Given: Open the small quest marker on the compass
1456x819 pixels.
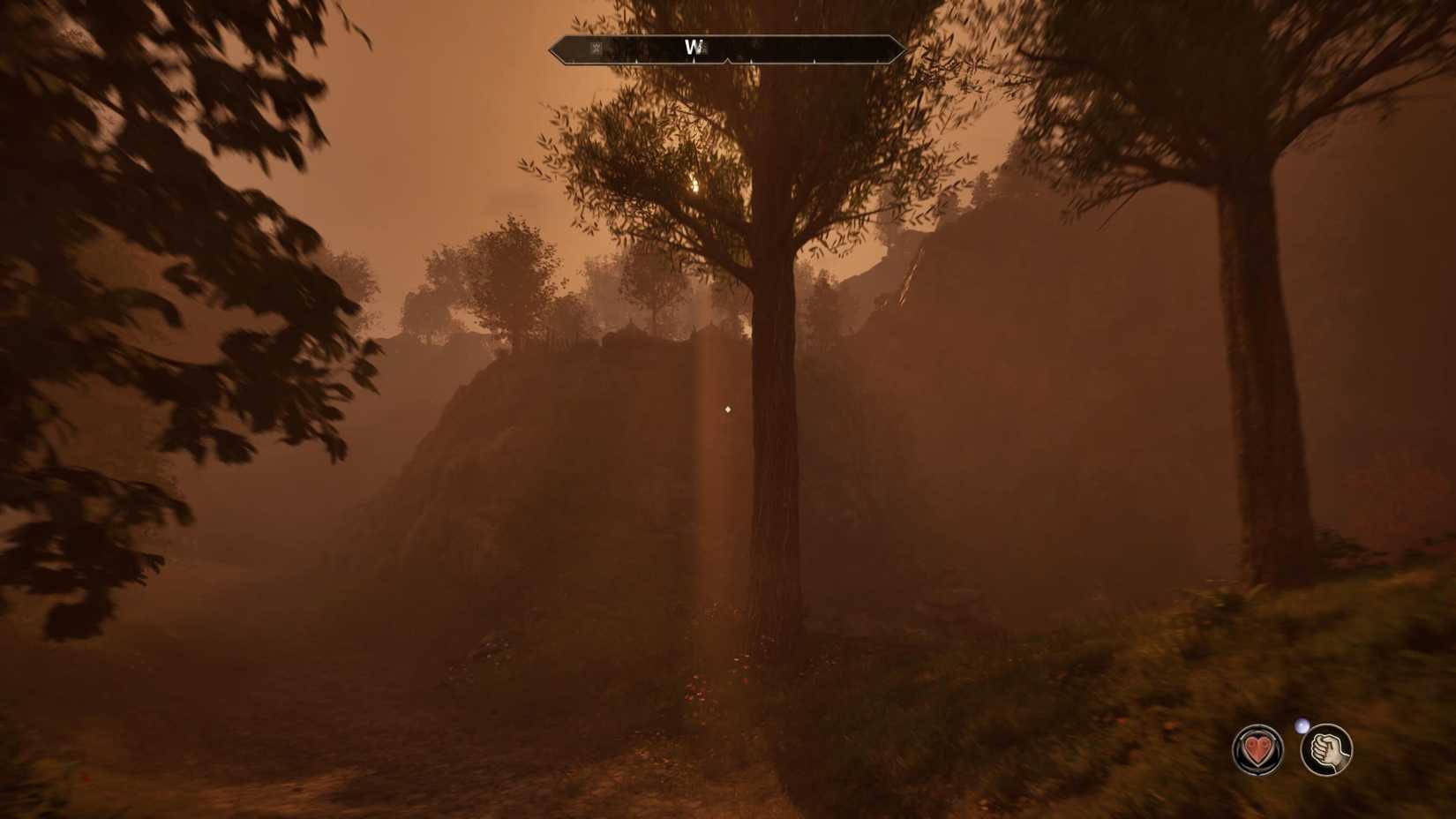Looking at the screenshot, I should point(595,48).
